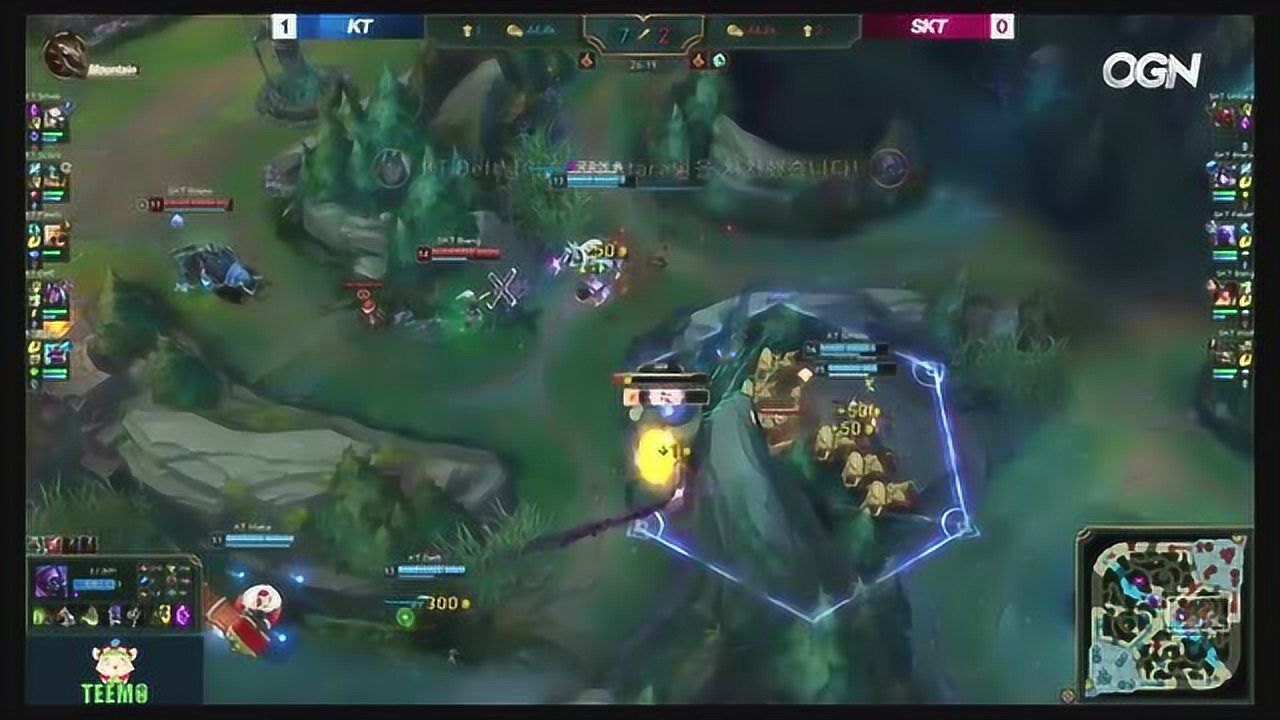Select the KT team name banner
1280x720 pixels.
tap(360, 26)
